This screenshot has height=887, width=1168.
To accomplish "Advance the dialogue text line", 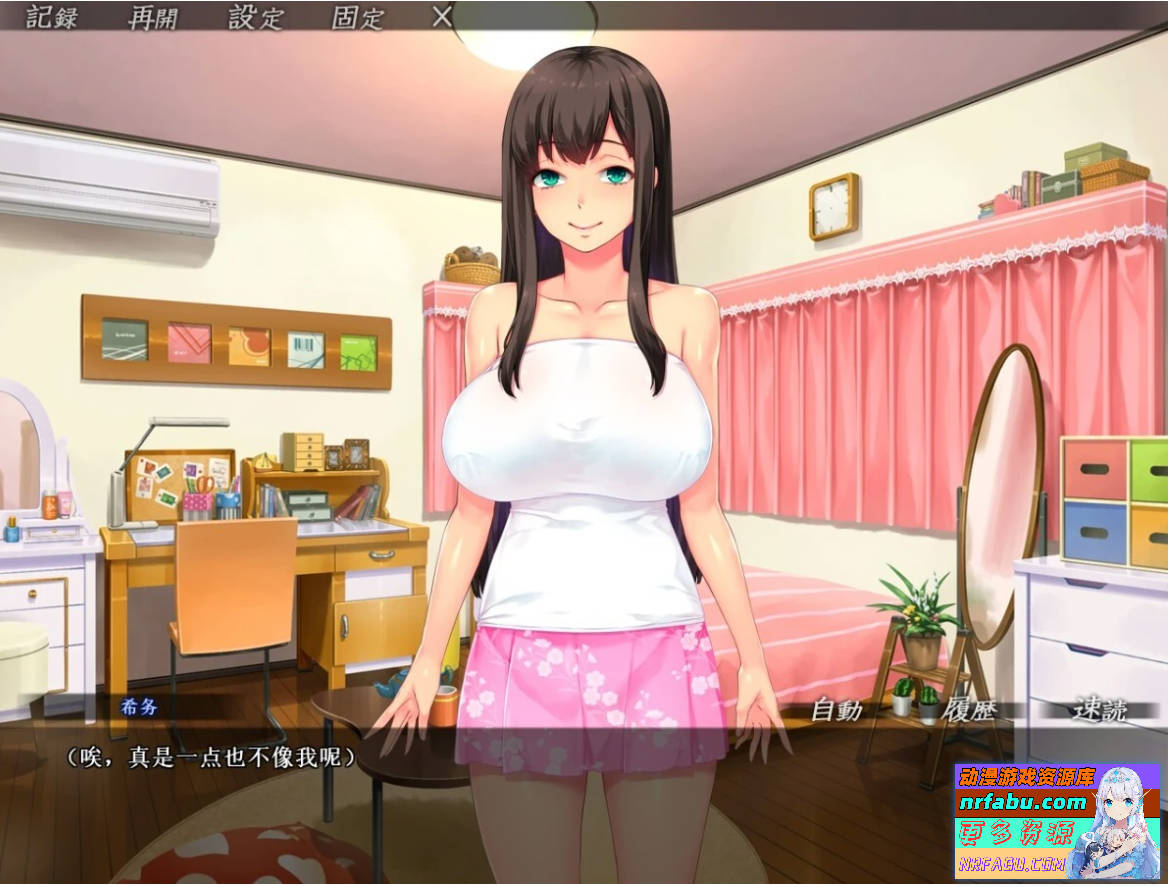I will coord(212,758).
